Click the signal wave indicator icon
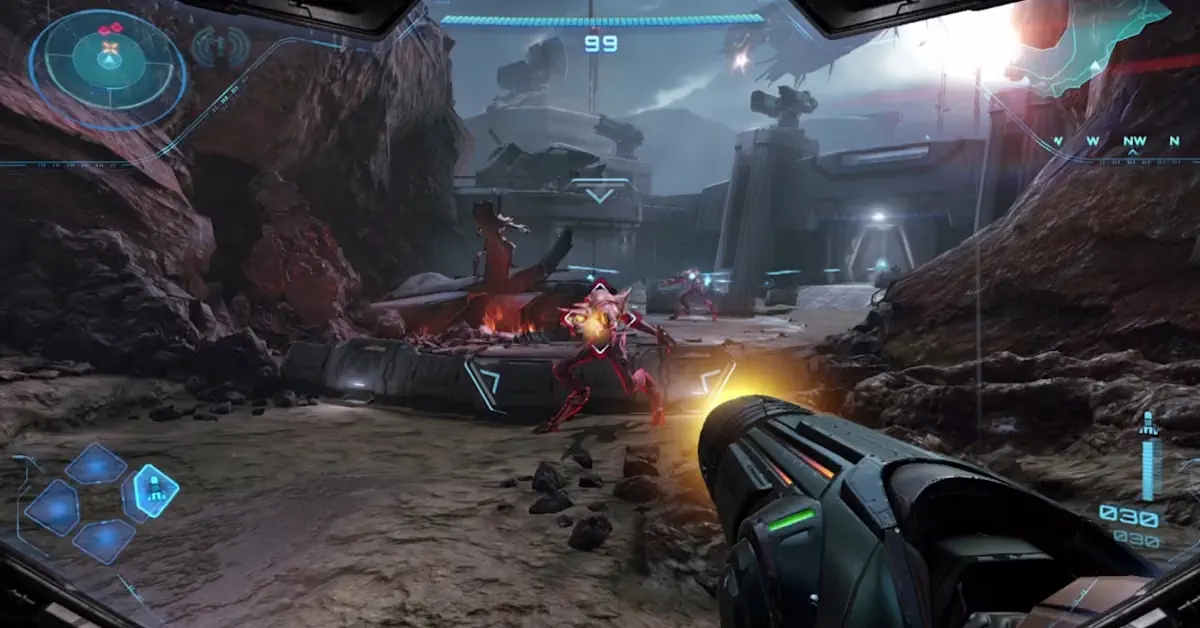The image size is (1200, 628). click(x=219, y=45)
